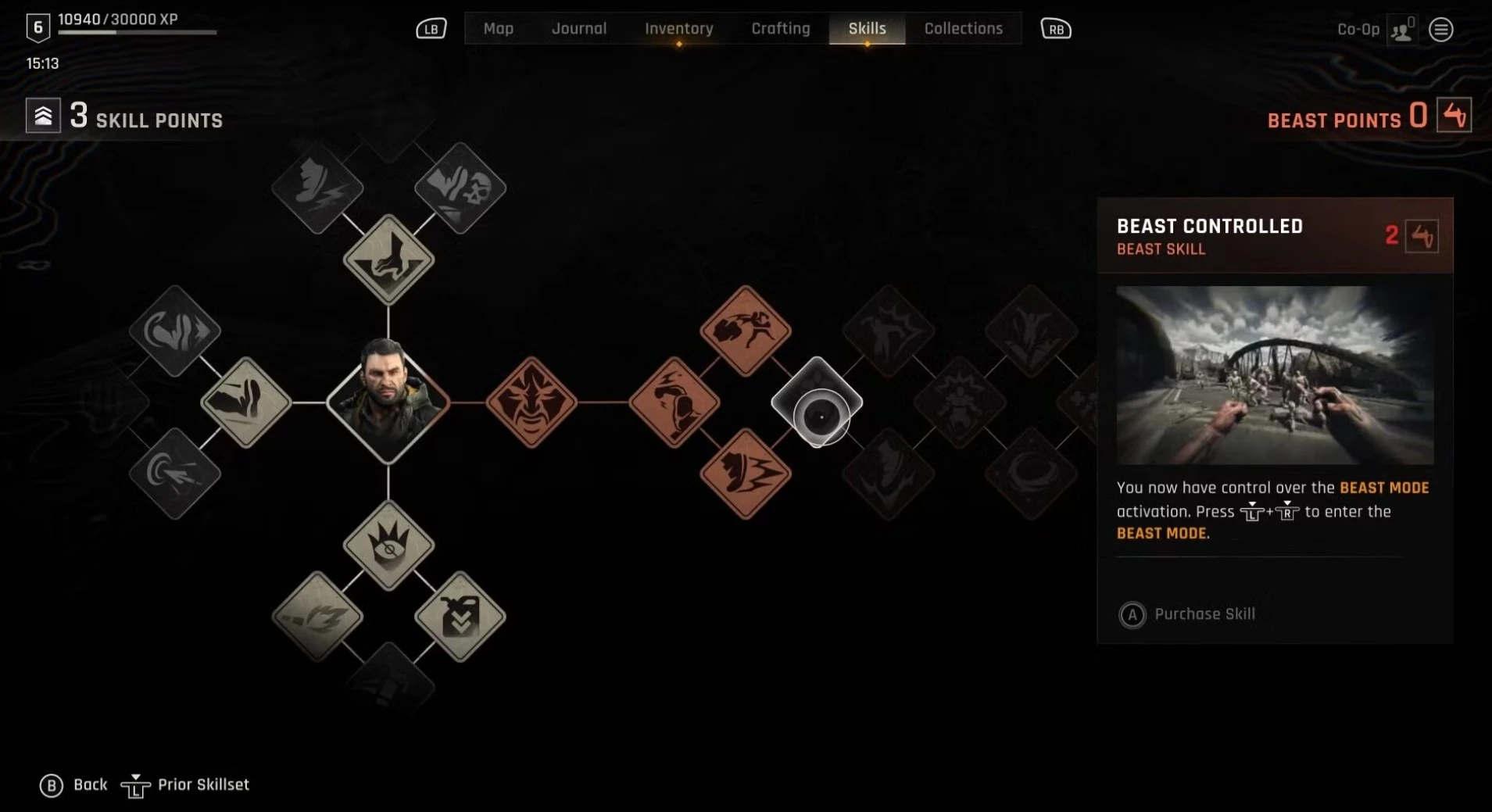Select the highlighted Beast Controlled node
1492x812 pixels.
817,402
